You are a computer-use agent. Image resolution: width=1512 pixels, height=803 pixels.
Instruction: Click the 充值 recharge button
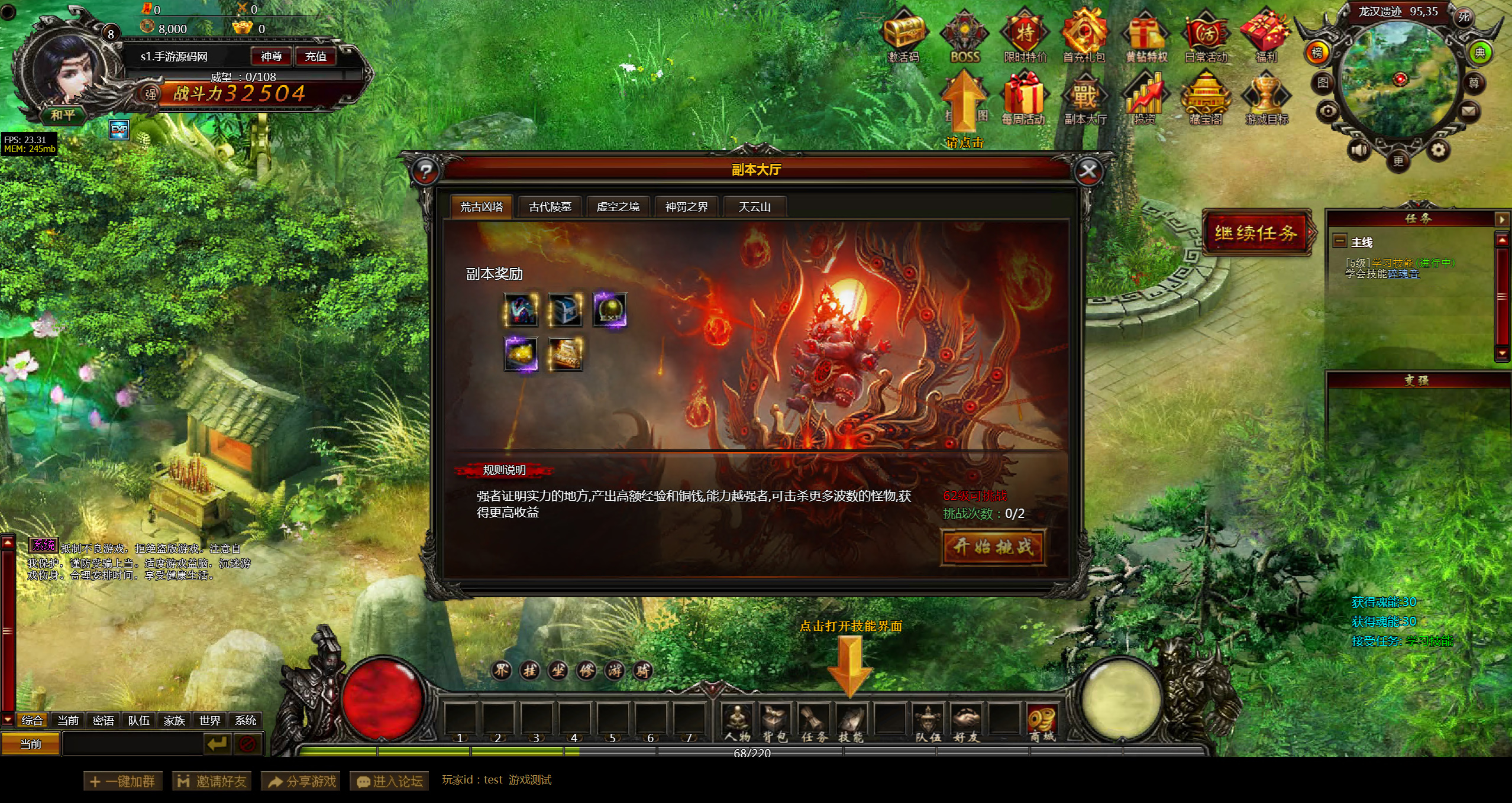pyautogui.click(x=315, y=57)
